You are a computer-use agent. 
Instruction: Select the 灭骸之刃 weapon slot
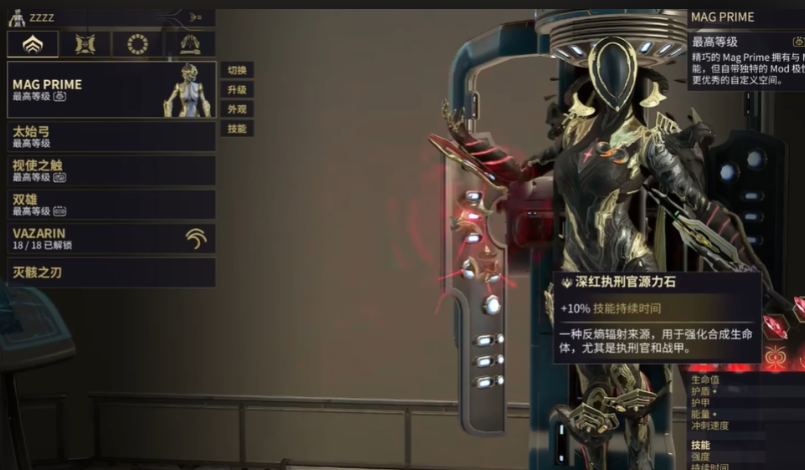111,272
